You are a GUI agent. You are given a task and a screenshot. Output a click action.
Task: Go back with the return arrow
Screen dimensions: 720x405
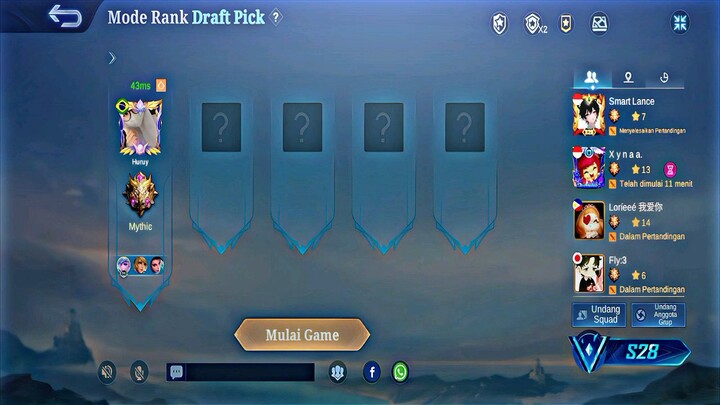tap(65, 17)
